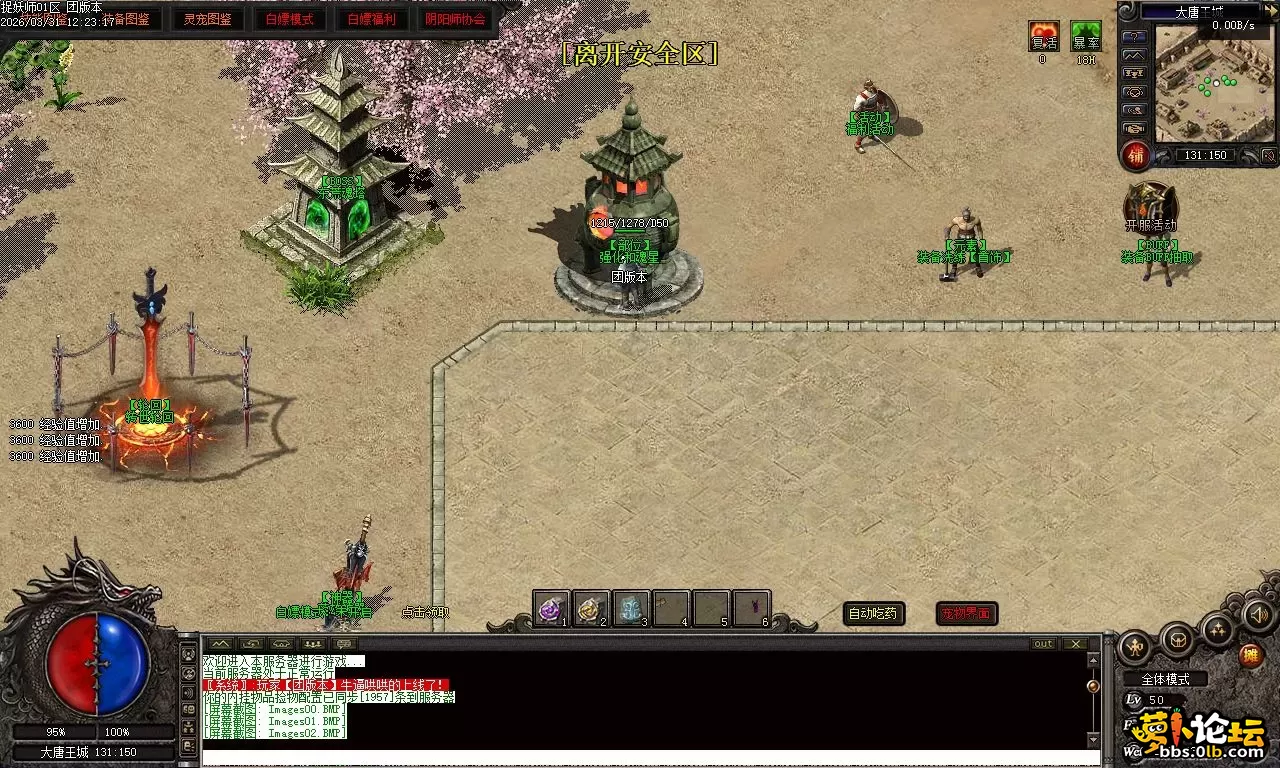
Task: Open the 白嫖福利 rewards menu
Action: pyautogui.click(x=372, y=19)
